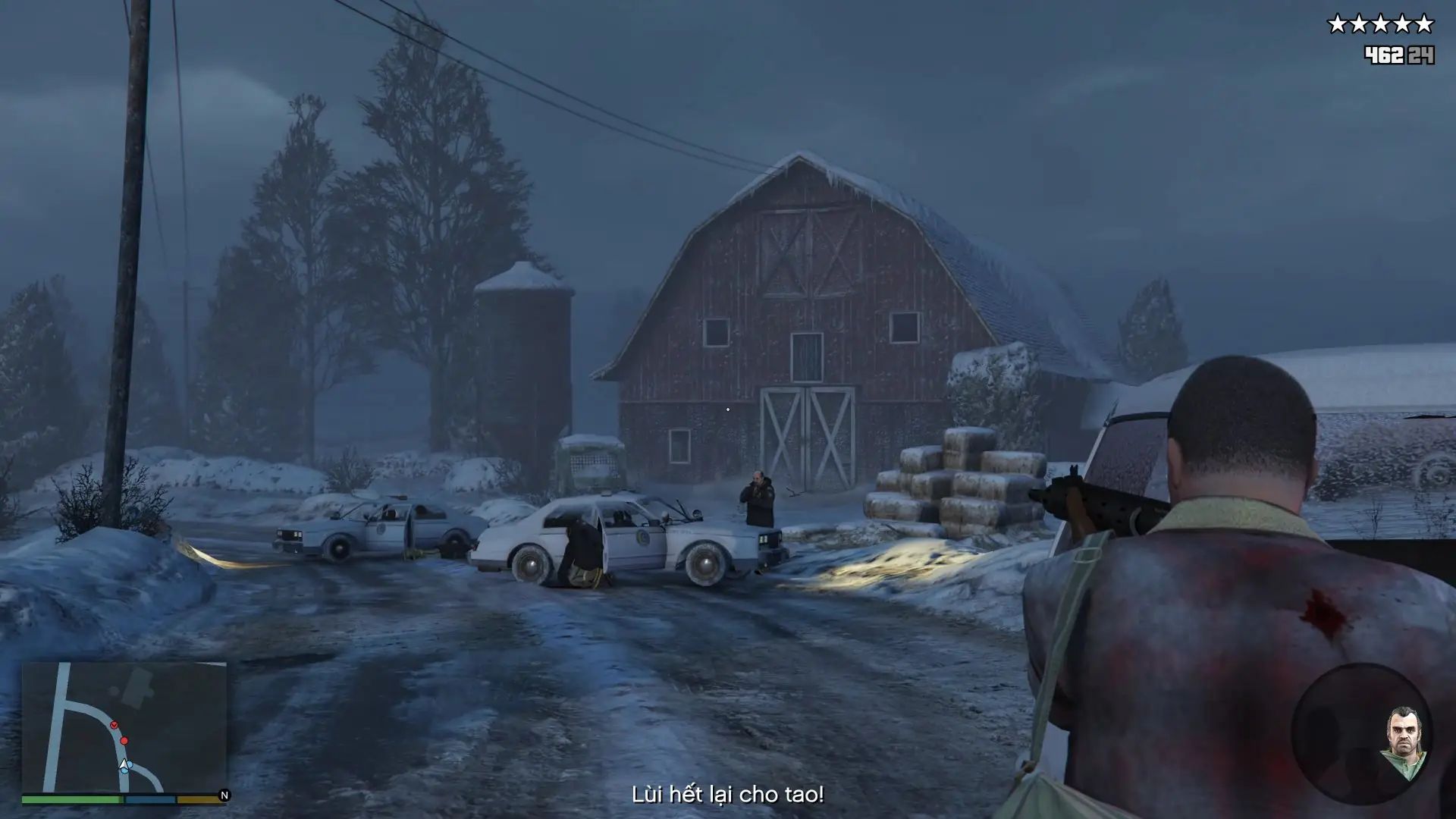Click the blue special ability bar under the minimap
The height and width of the screenshot is (819, 1456).
click(x=149, y=798)
